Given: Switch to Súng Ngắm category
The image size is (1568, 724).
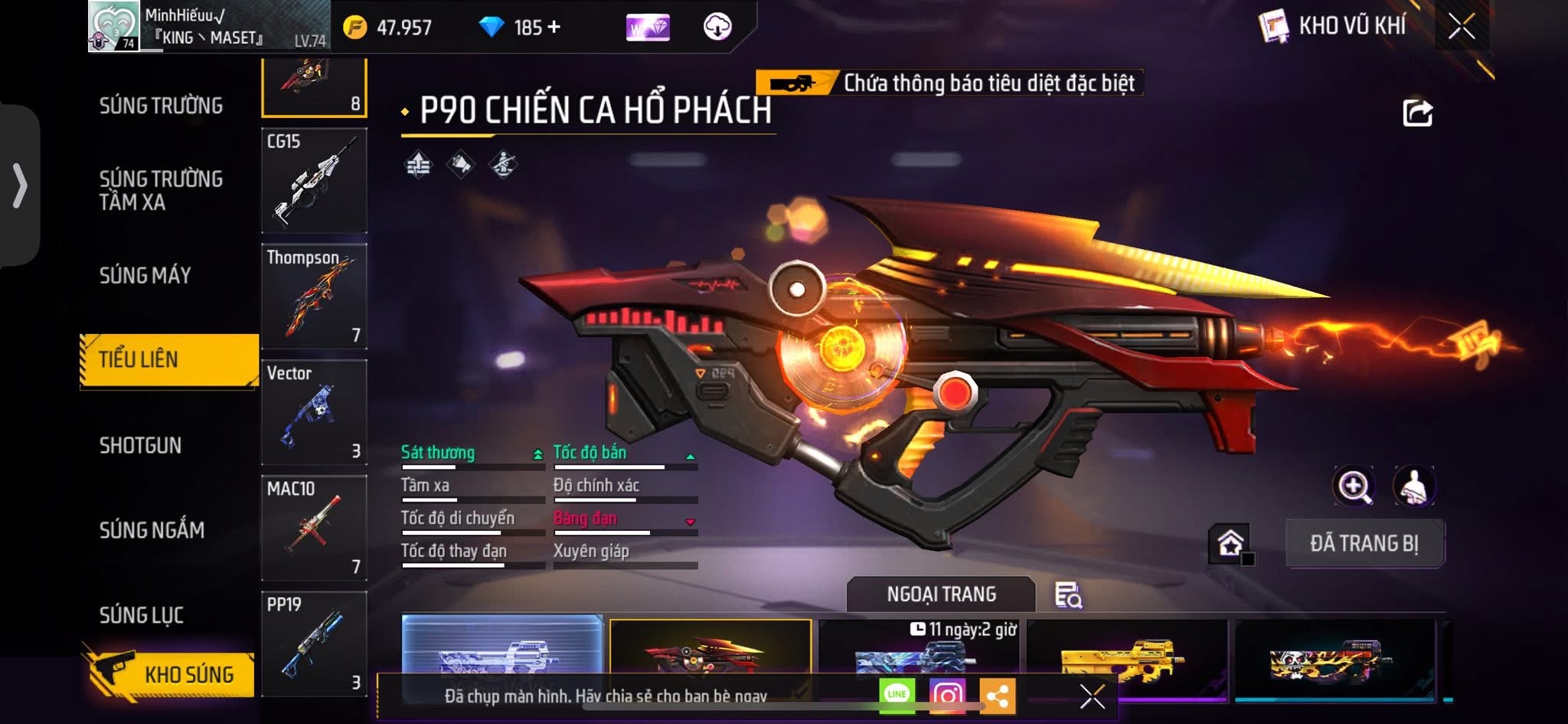Looking at the screenshot, I should click(152, 529).
